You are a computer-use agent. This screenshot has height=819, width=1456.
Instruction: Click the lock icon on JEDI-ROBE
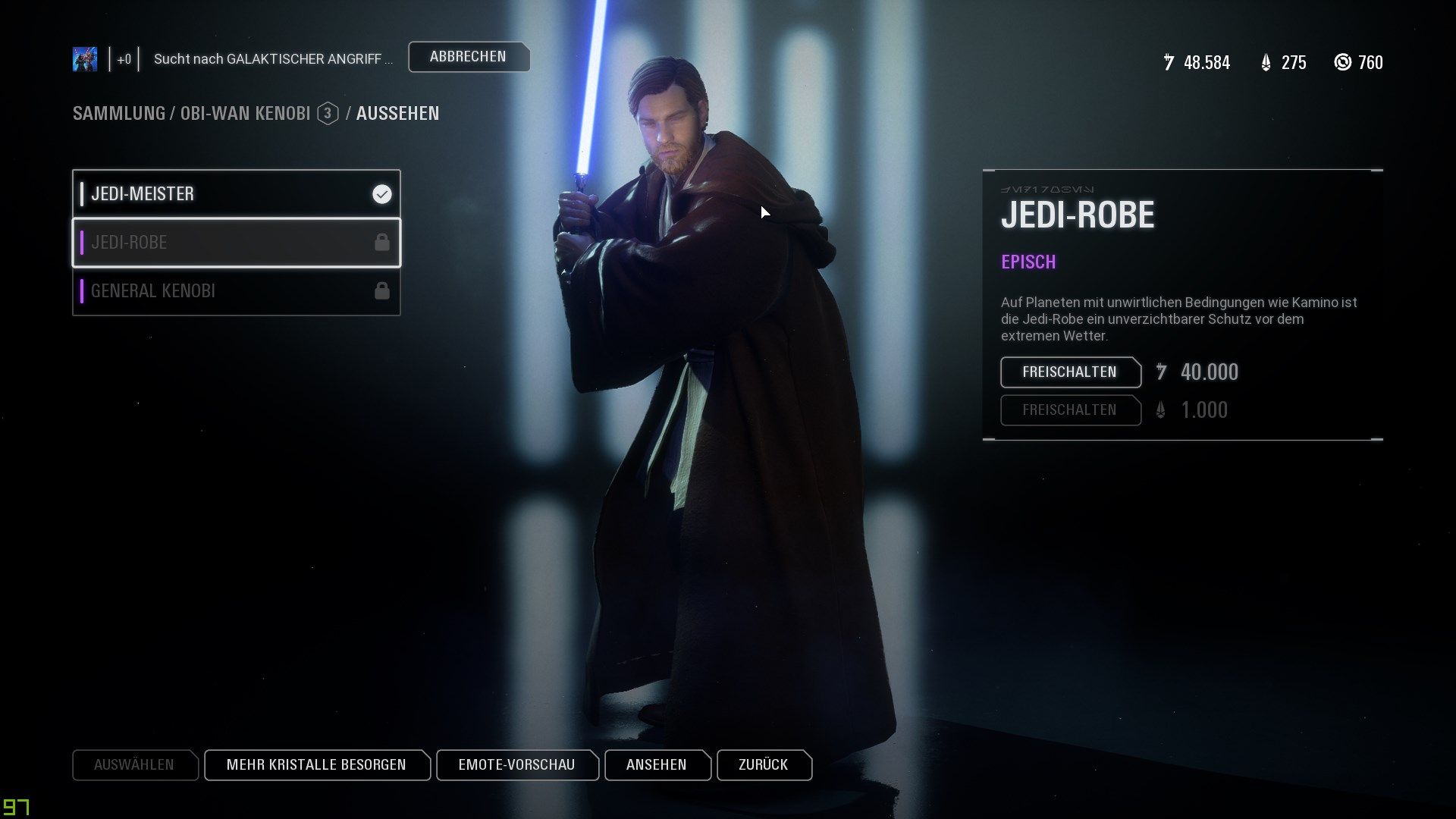[382, 243]
